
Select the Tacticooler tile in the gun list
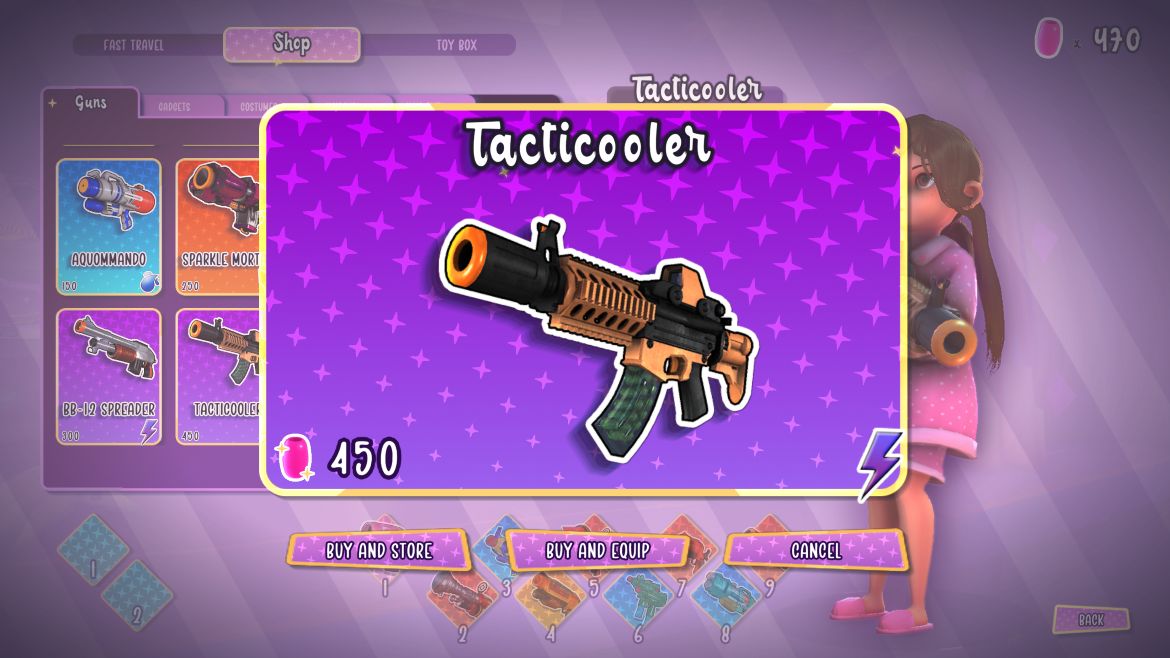219,376
